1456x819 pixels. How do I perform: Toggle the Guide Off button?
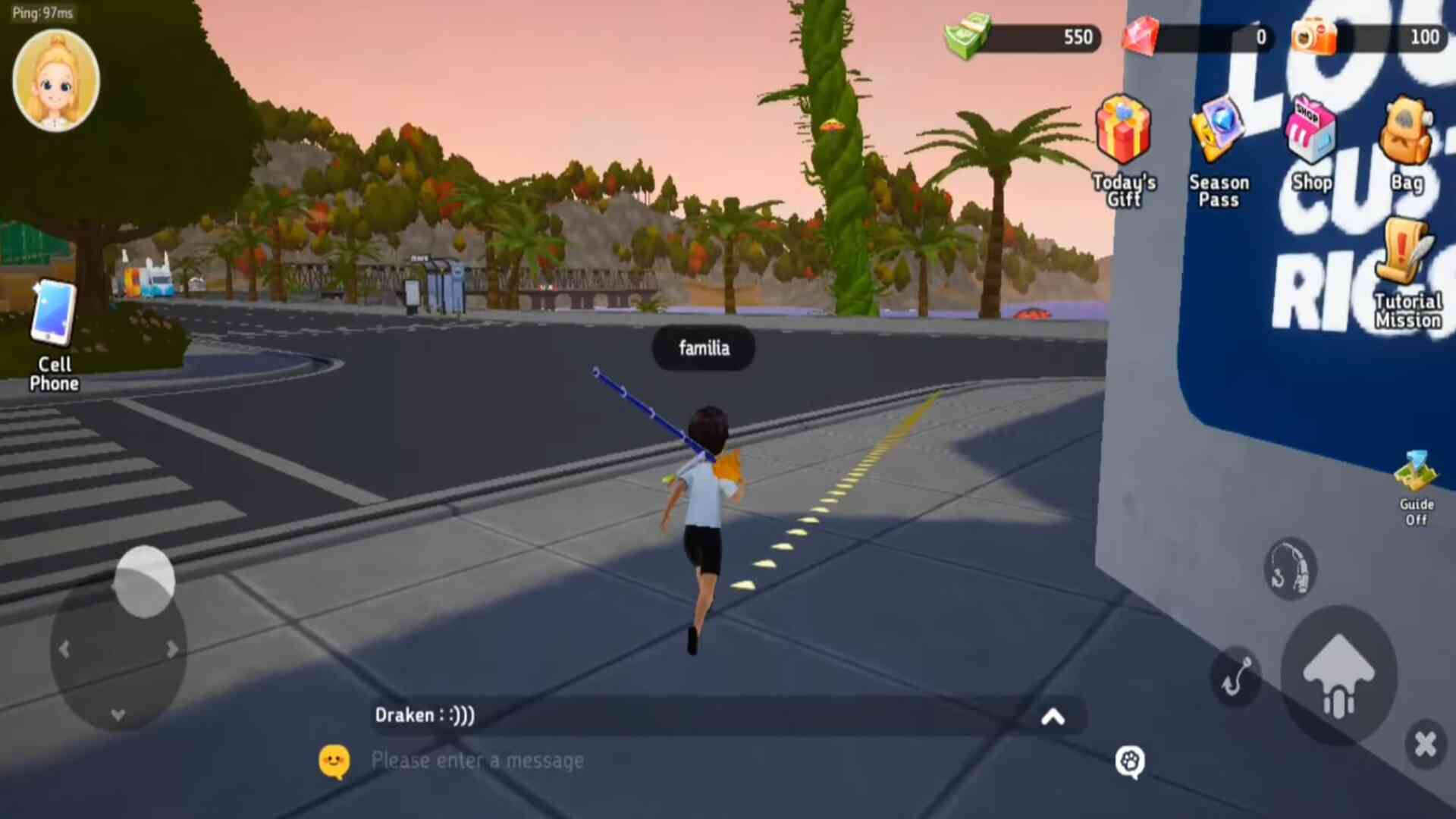(x=1416, y=489)
